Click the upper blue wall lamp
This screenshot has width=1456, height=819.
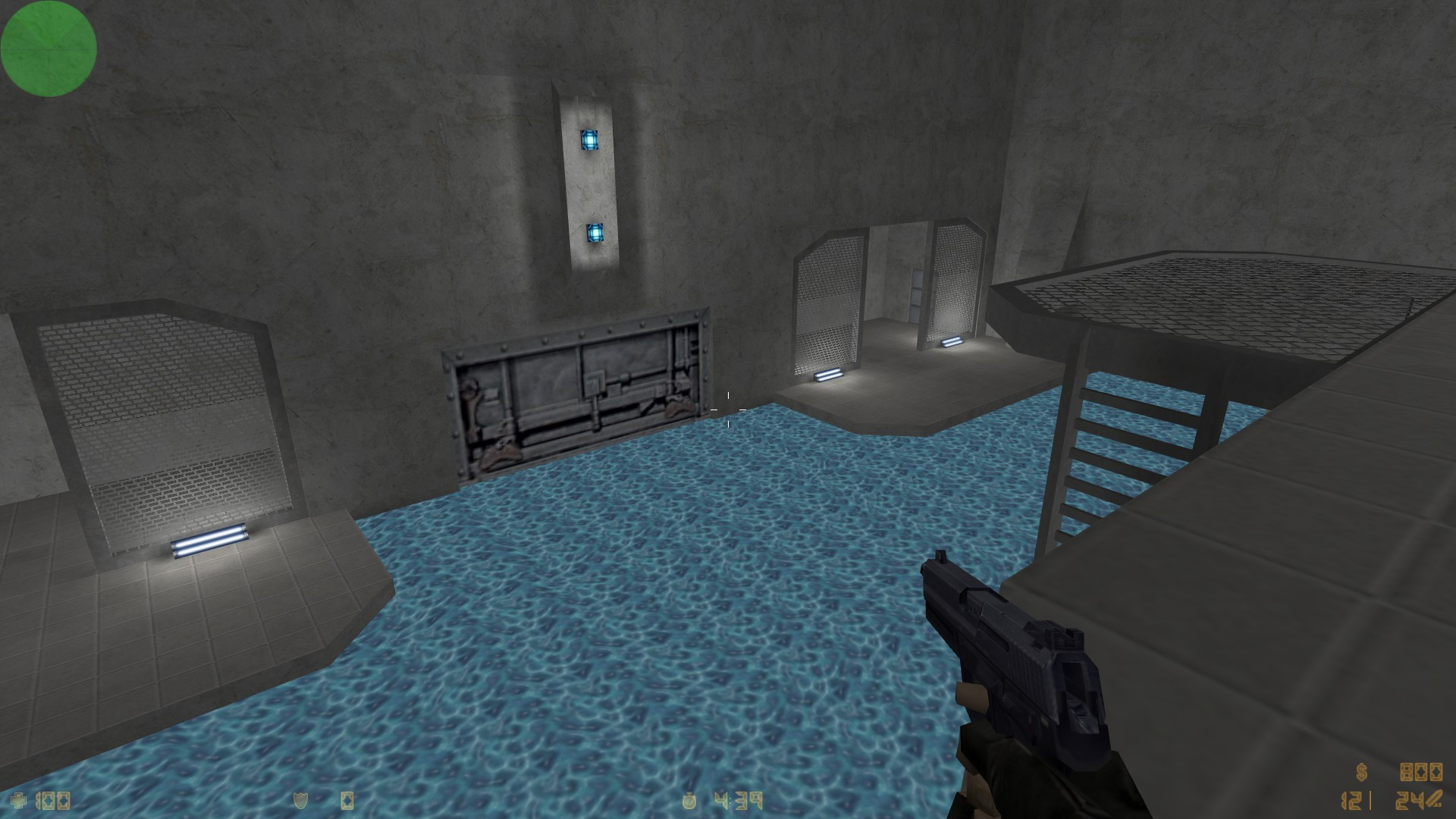590,140
